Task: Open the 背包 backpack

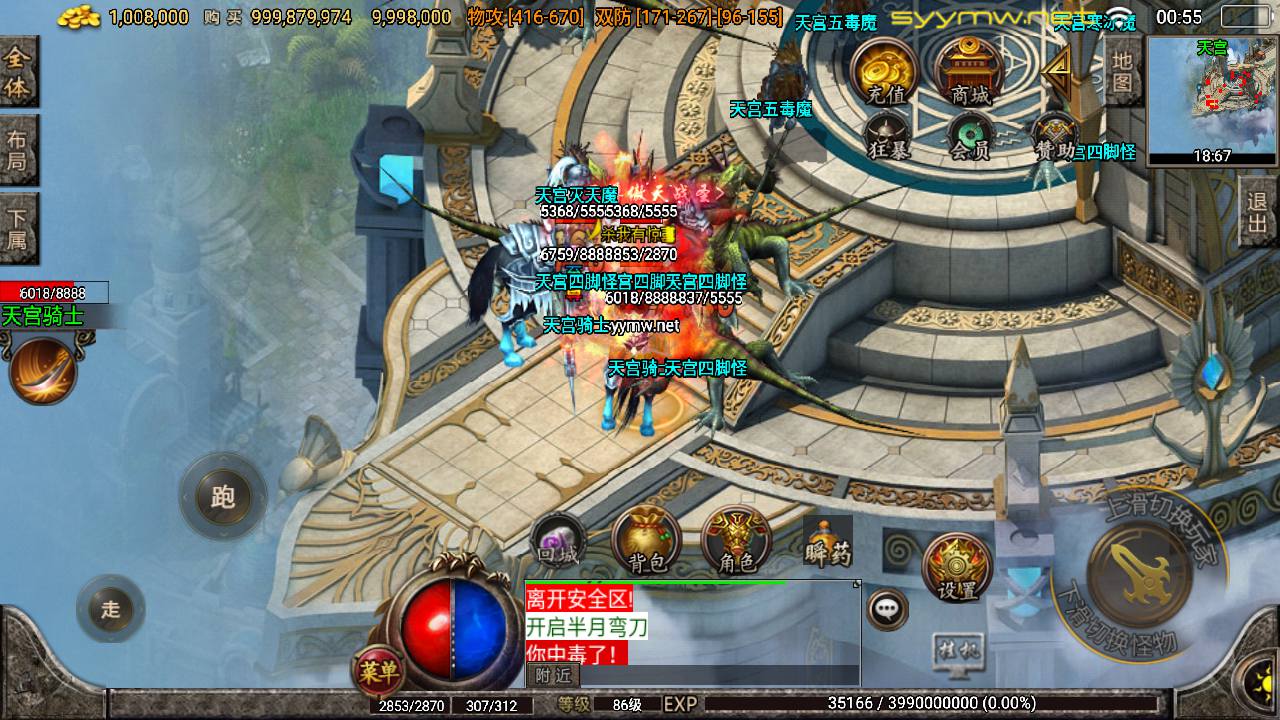Action: click(647, 541)
